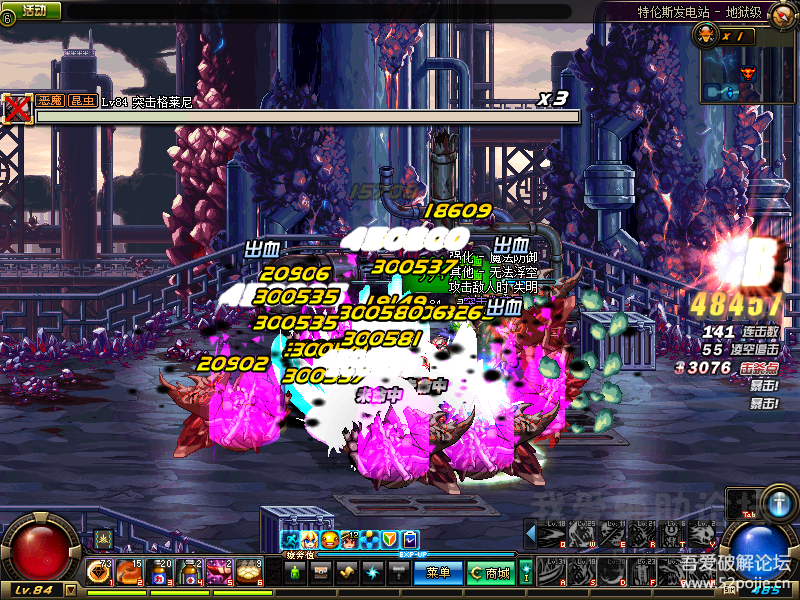Viewport: 800px width, 600px height.
Task: Use the pink item in quick slot 5
Action: [218, 572]
